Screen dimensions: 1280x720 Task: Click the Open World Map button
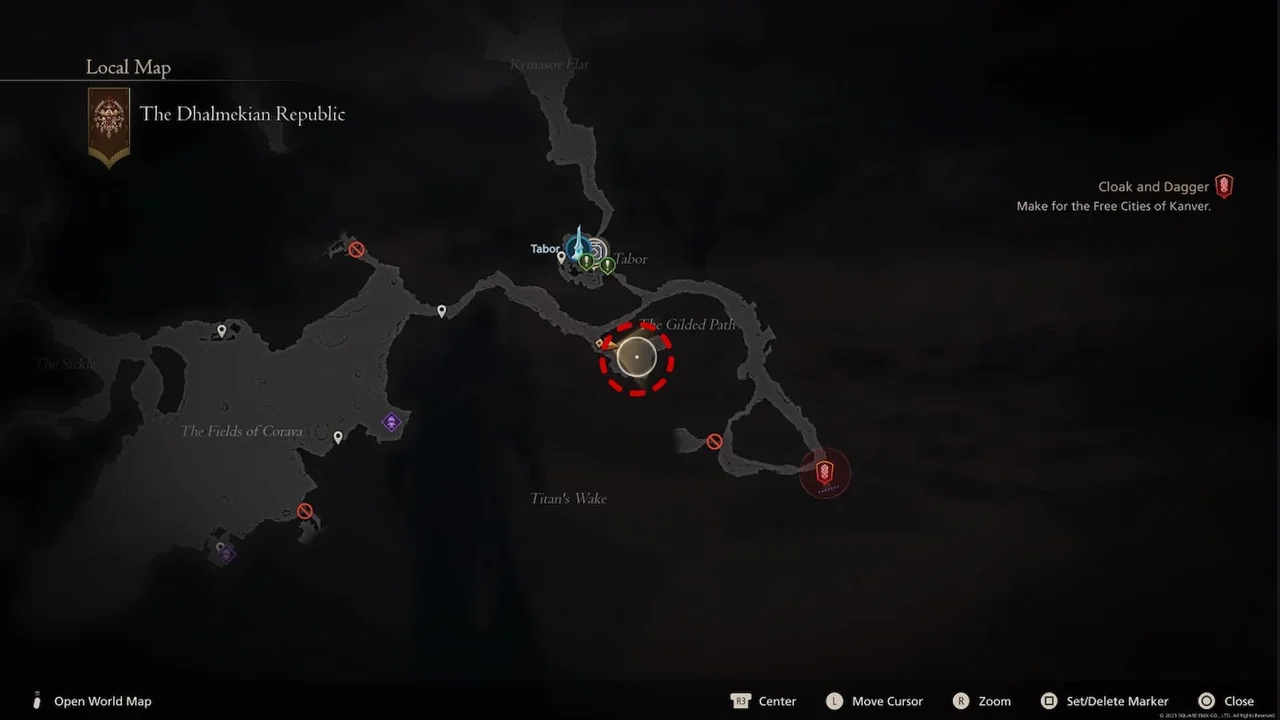pos(92,701)
